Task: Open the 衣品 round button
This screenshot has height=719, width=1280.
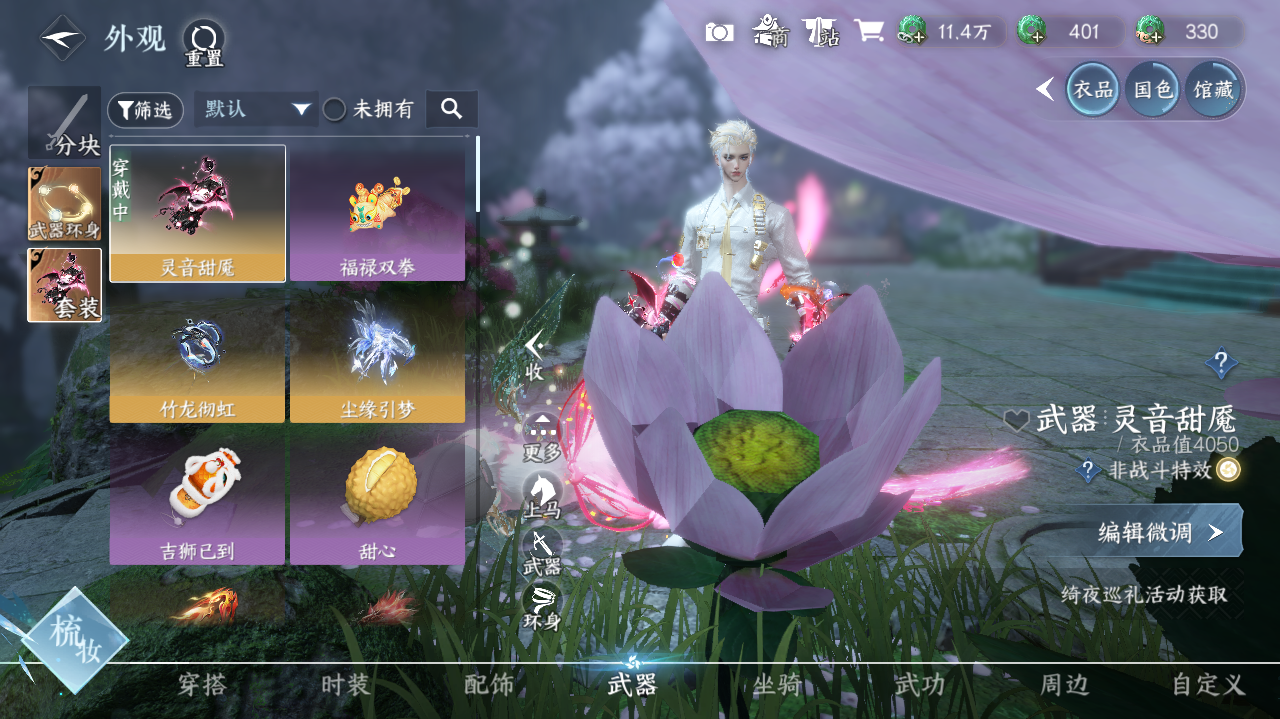Action: [x=1092, y=89]
